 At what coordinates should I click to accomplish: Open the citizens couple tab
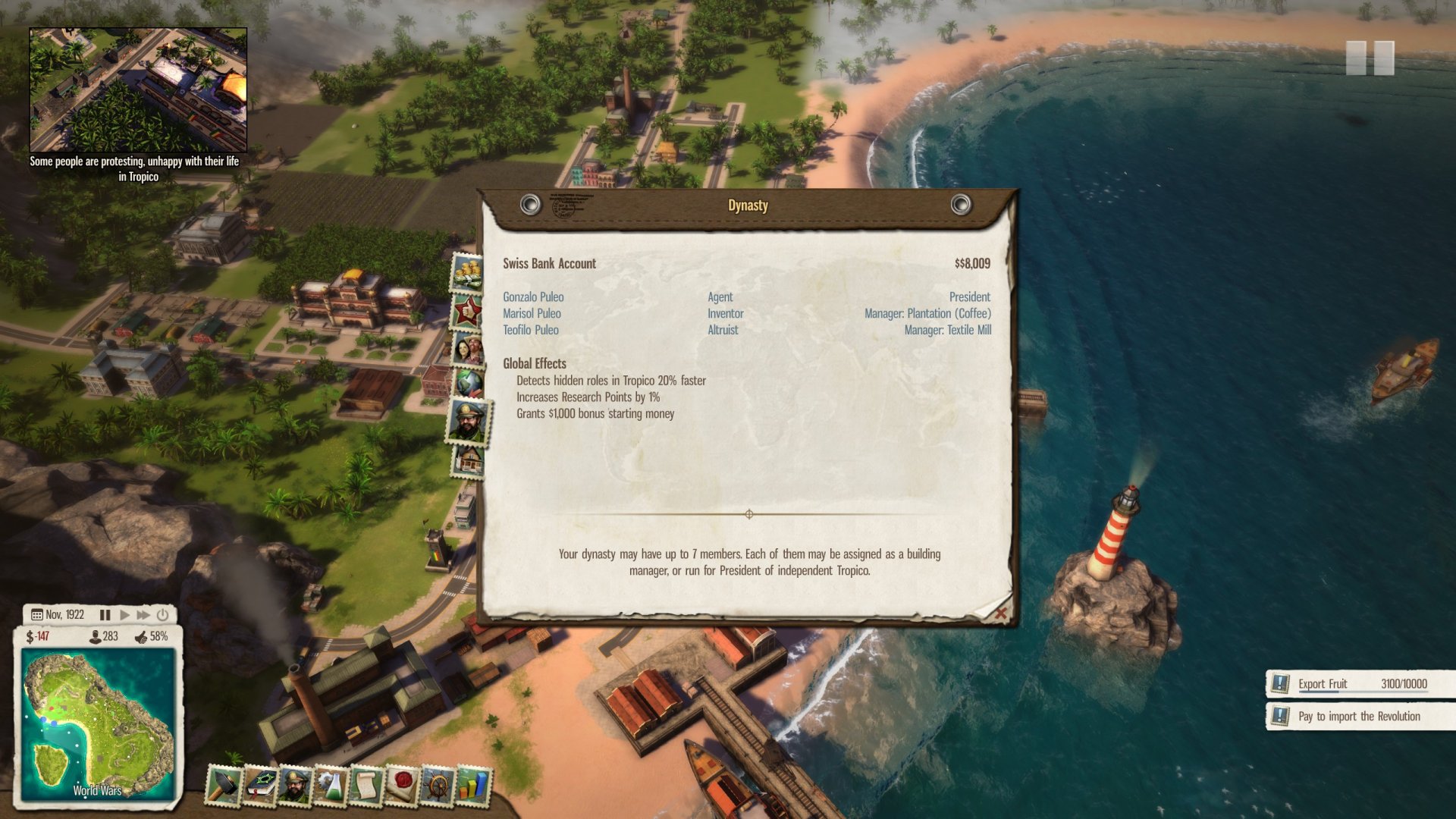pyautogui.click(x=468, y=348)
